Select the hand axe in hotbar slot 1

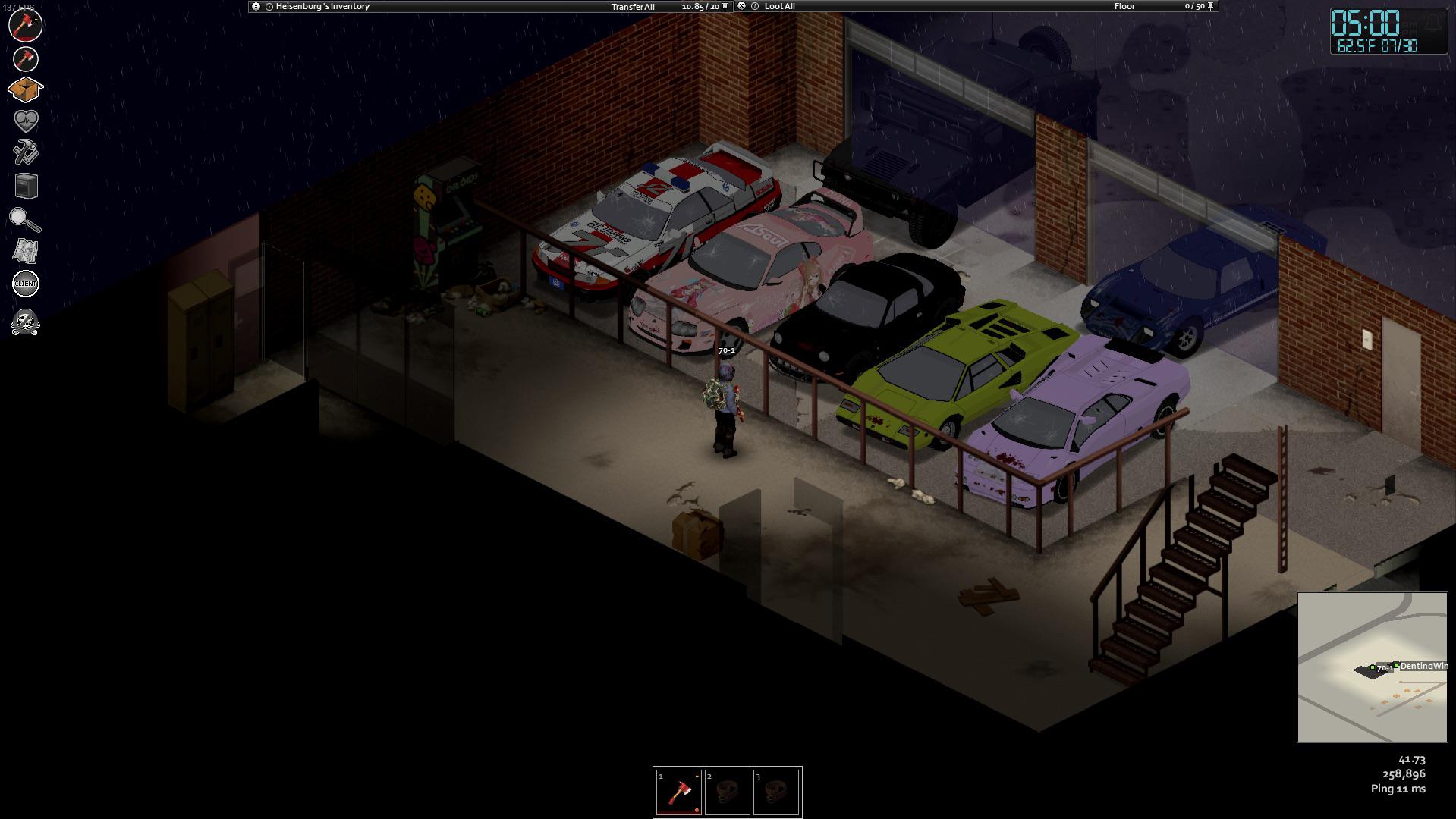click(678, 791)
